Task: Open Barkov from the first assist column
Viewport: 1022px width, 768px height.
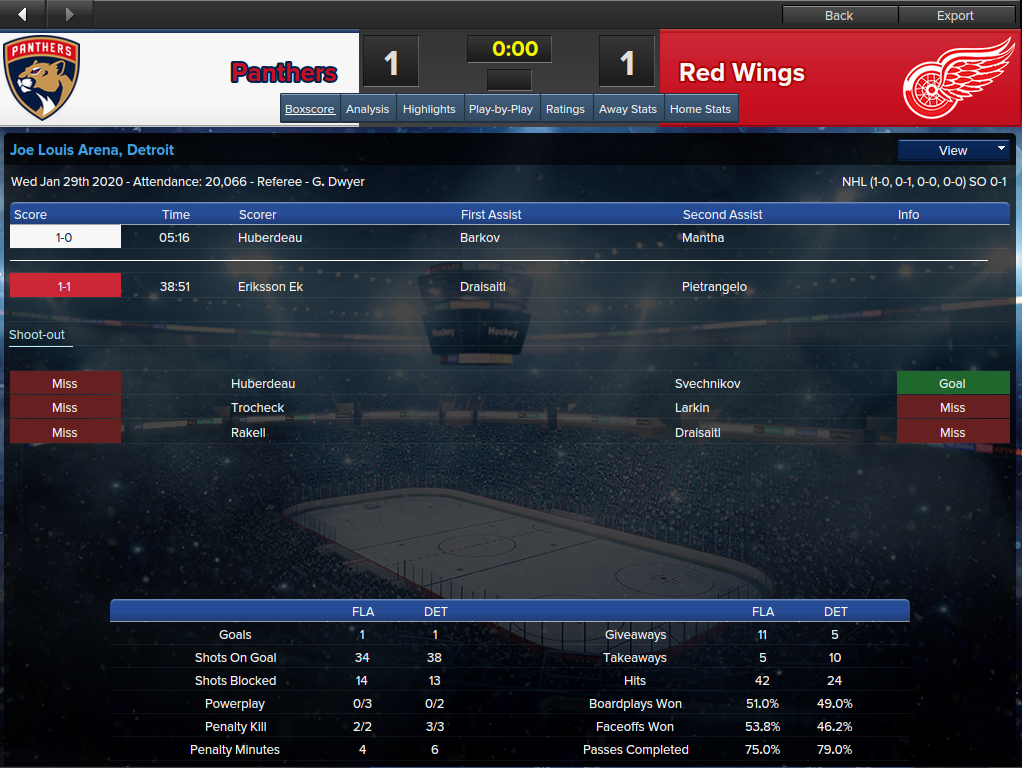Action: pos(480,238)
